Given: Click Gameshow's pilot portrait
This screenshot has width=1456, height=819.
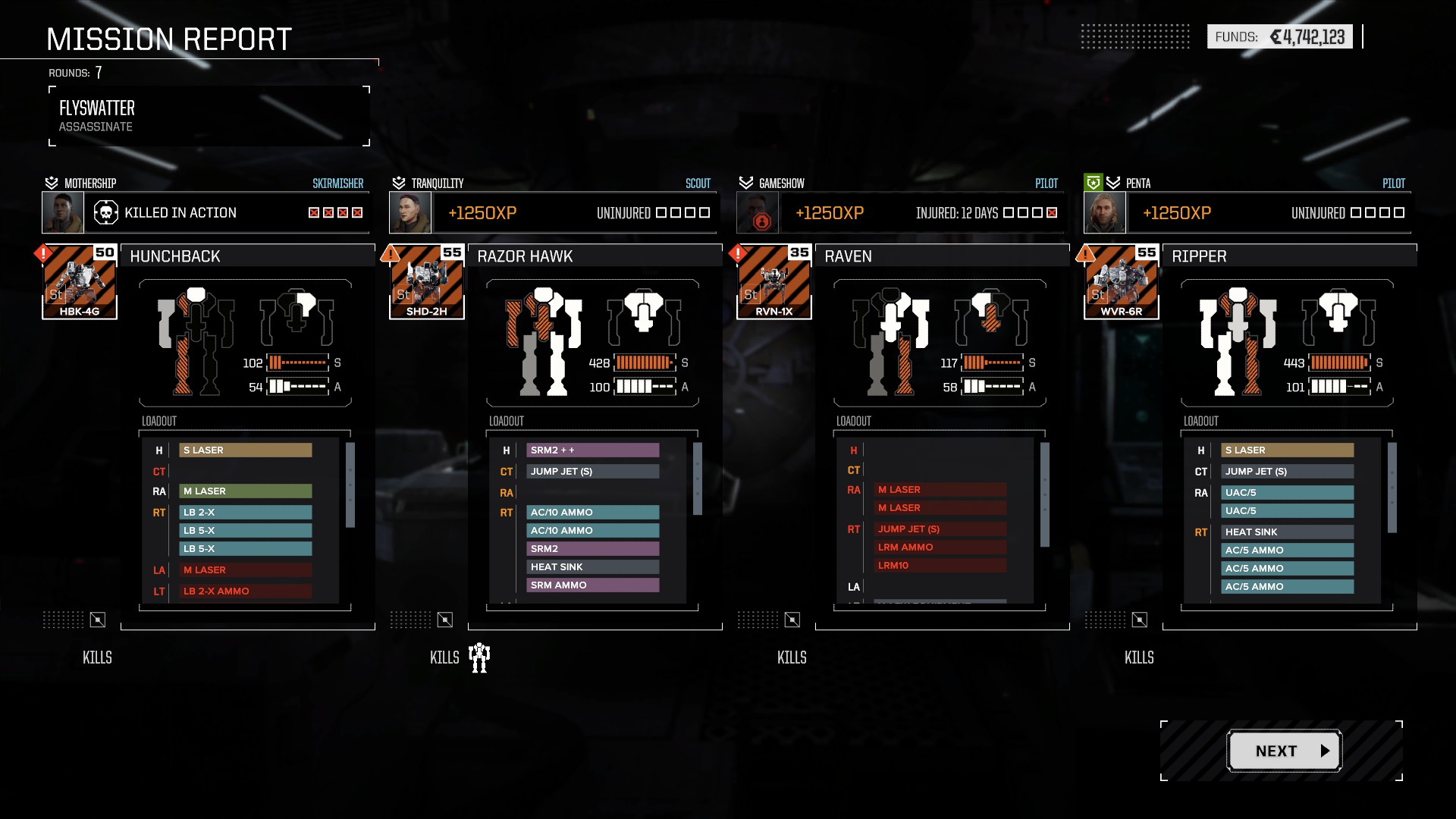Looking at the screenshot, I should click(758, 213).
